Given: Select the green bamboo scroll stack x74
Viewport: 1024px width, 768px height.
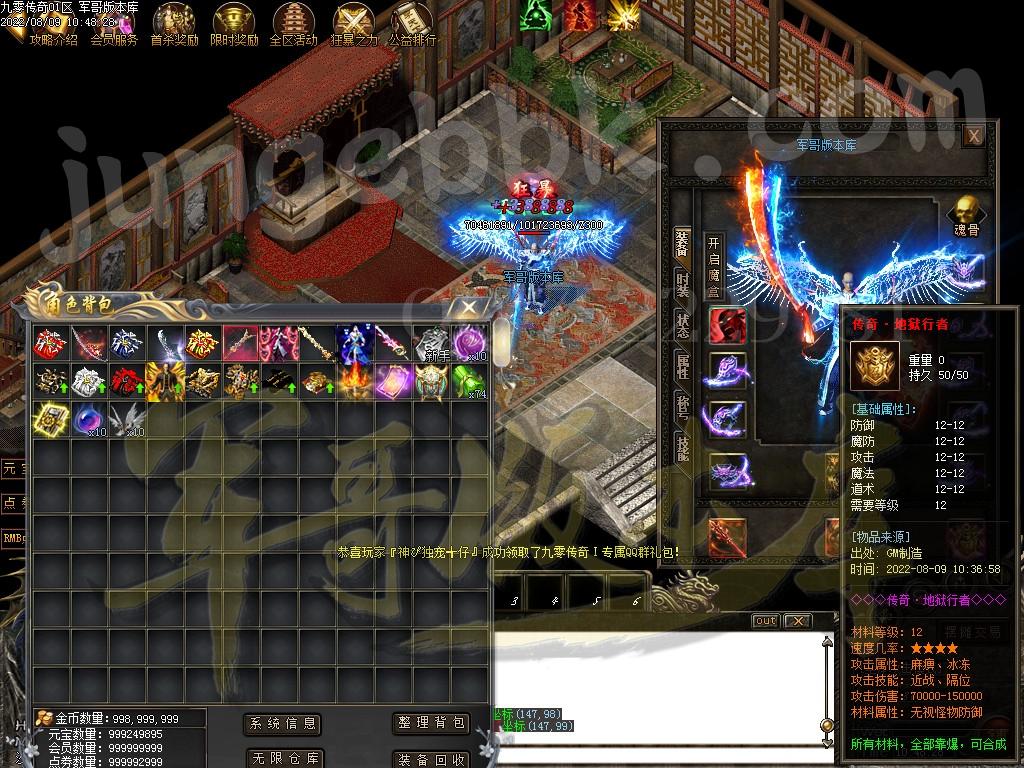Looking at the screenshot, I should point(468,381).
